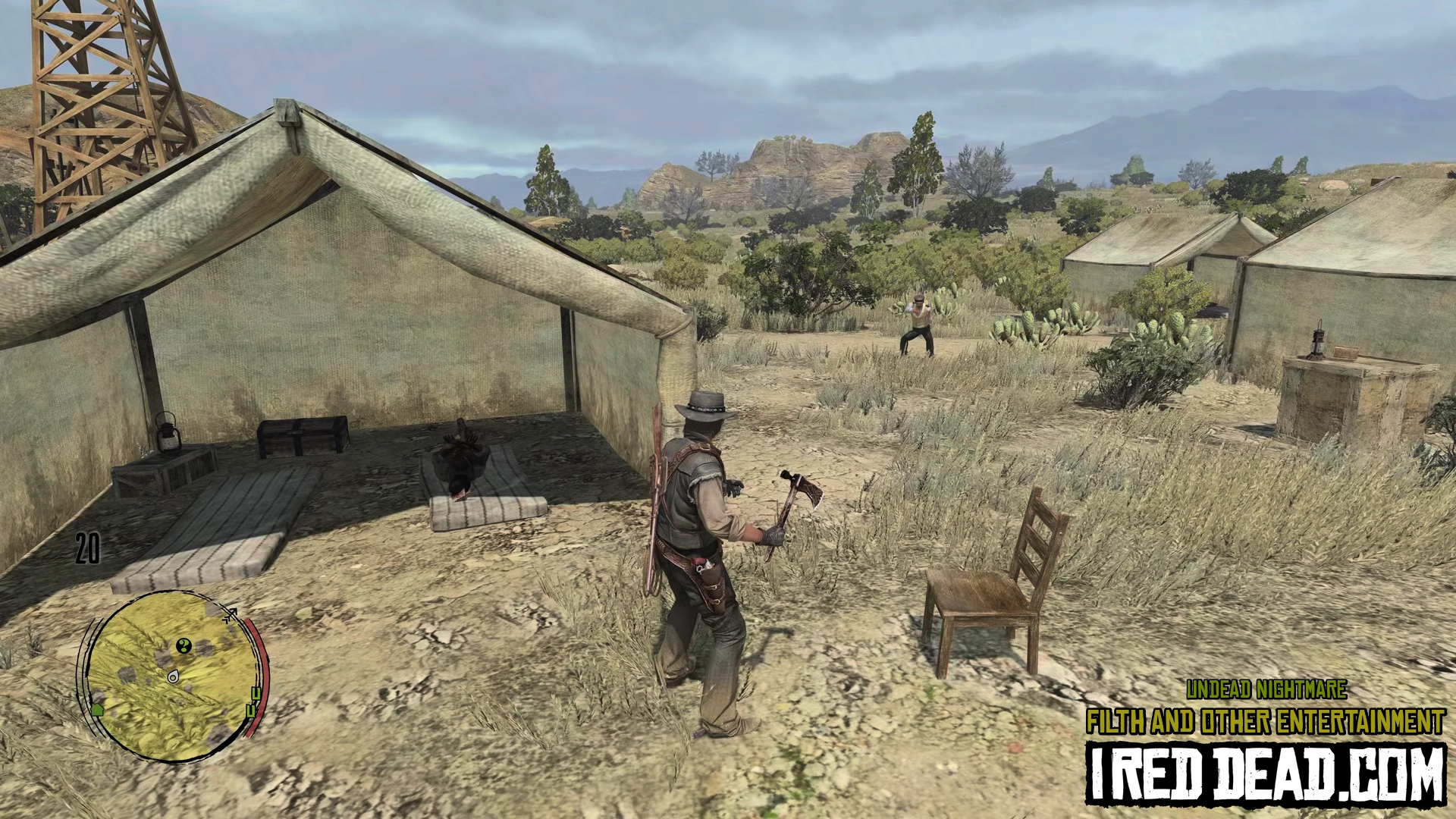Click the player position marker on minimap
Viewport: 1456px width, 819px height.
click(x=173, y=676)
